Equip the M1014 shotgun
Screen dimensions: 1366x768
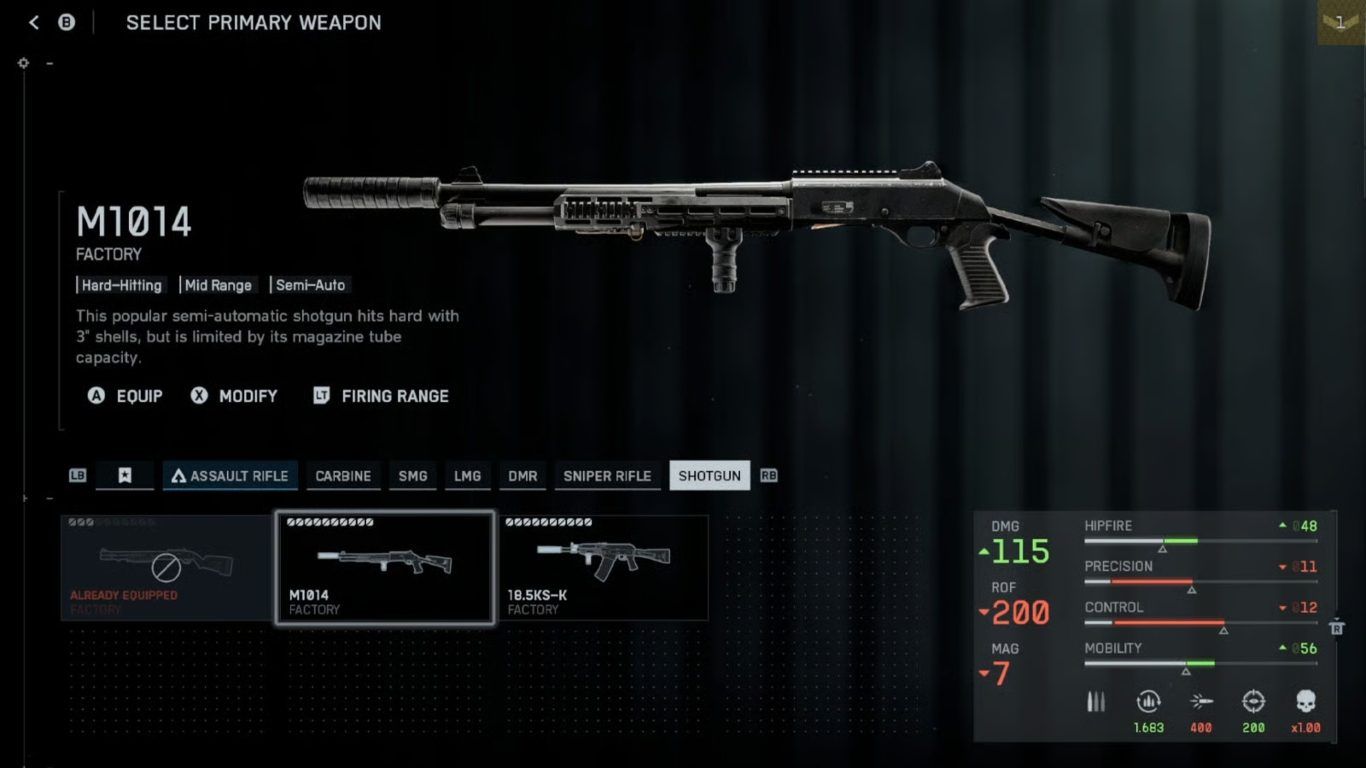(126, 396)
